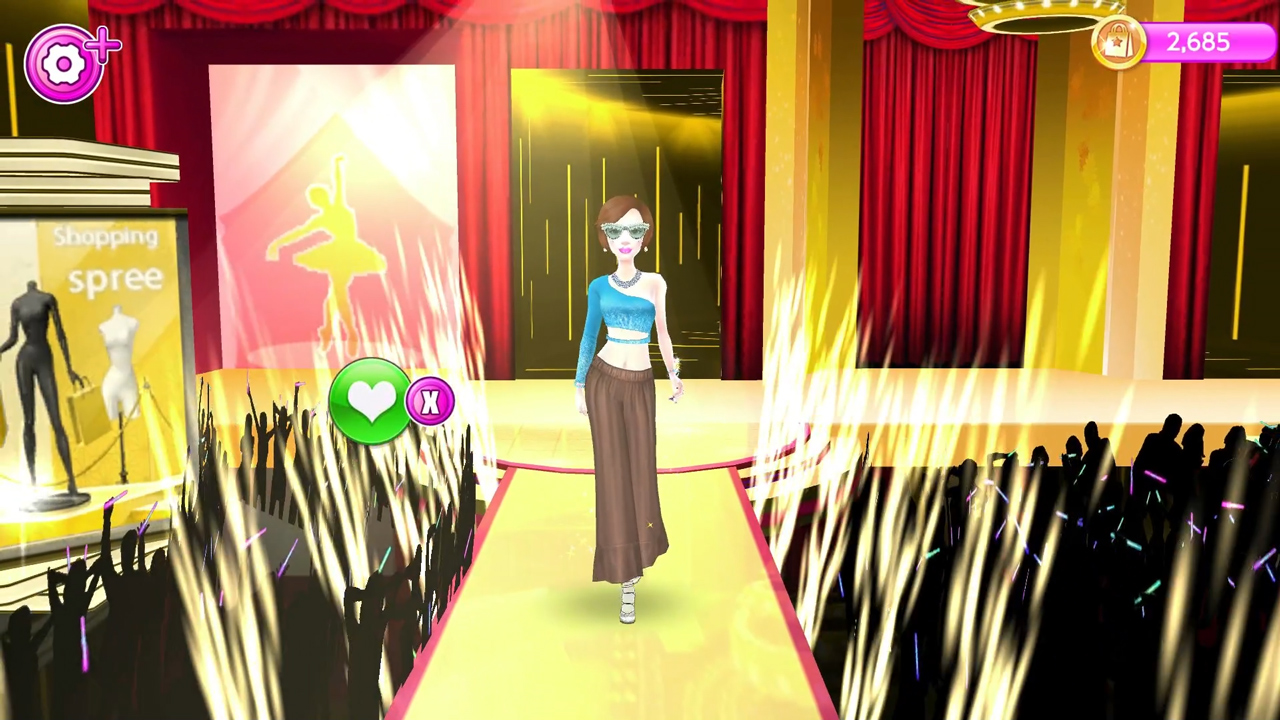Toggle the heart to love this outfit
This screenshot has width=1280, height=720.
tap(372, 400)
